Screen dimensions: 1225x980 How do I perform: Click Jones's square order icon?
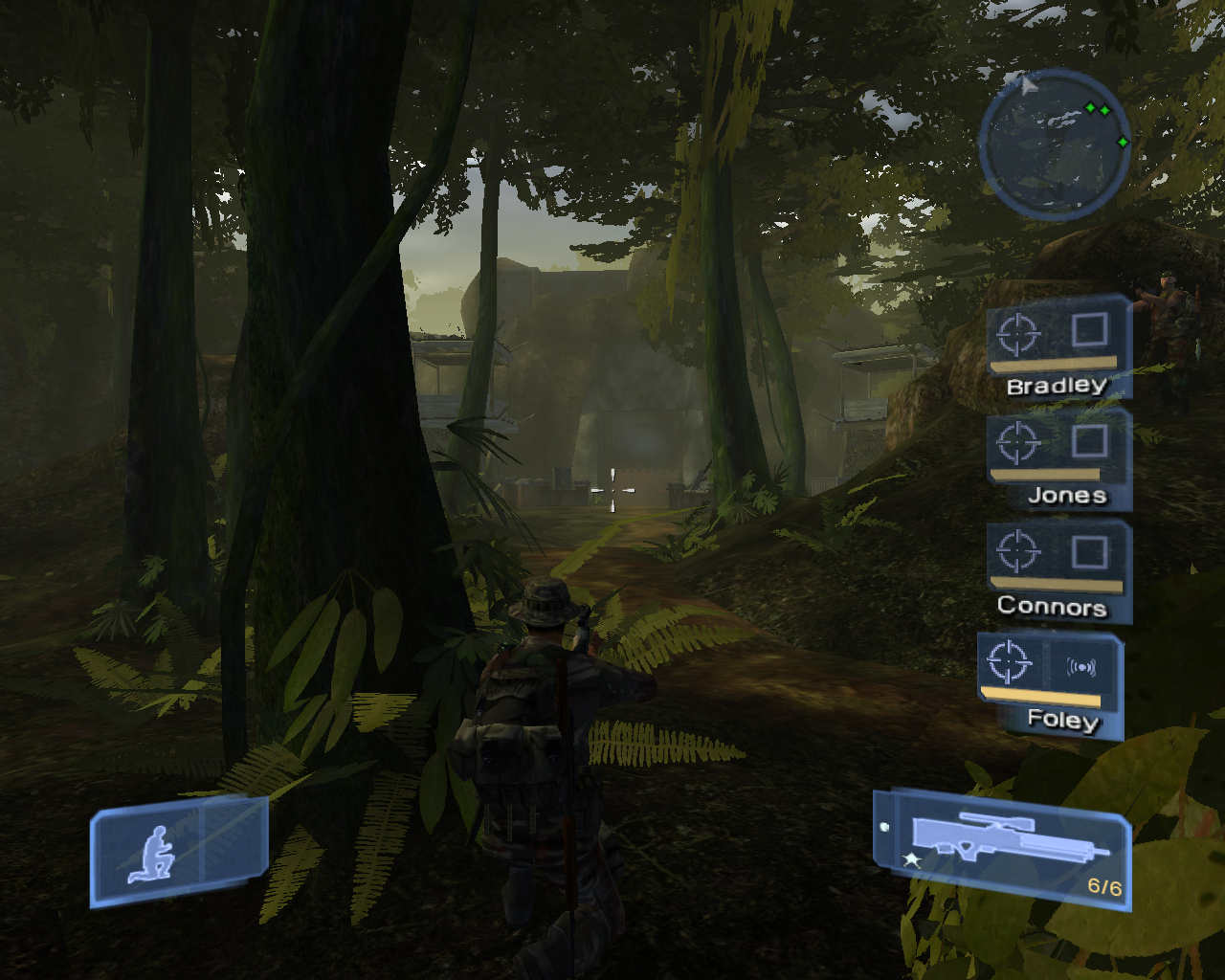1090,441
